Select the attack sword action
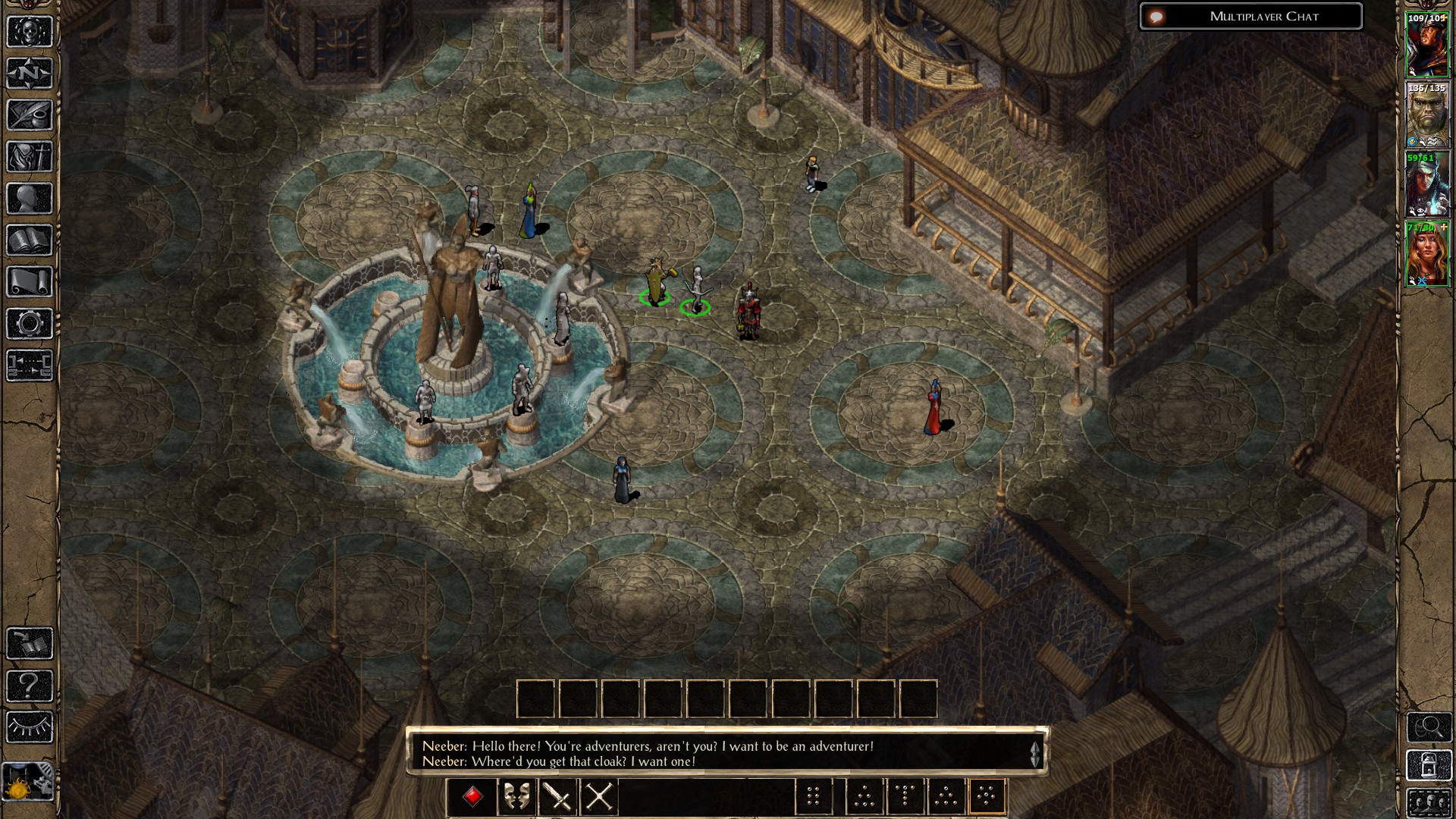The image size is (1456, 819). pos(556,798)
